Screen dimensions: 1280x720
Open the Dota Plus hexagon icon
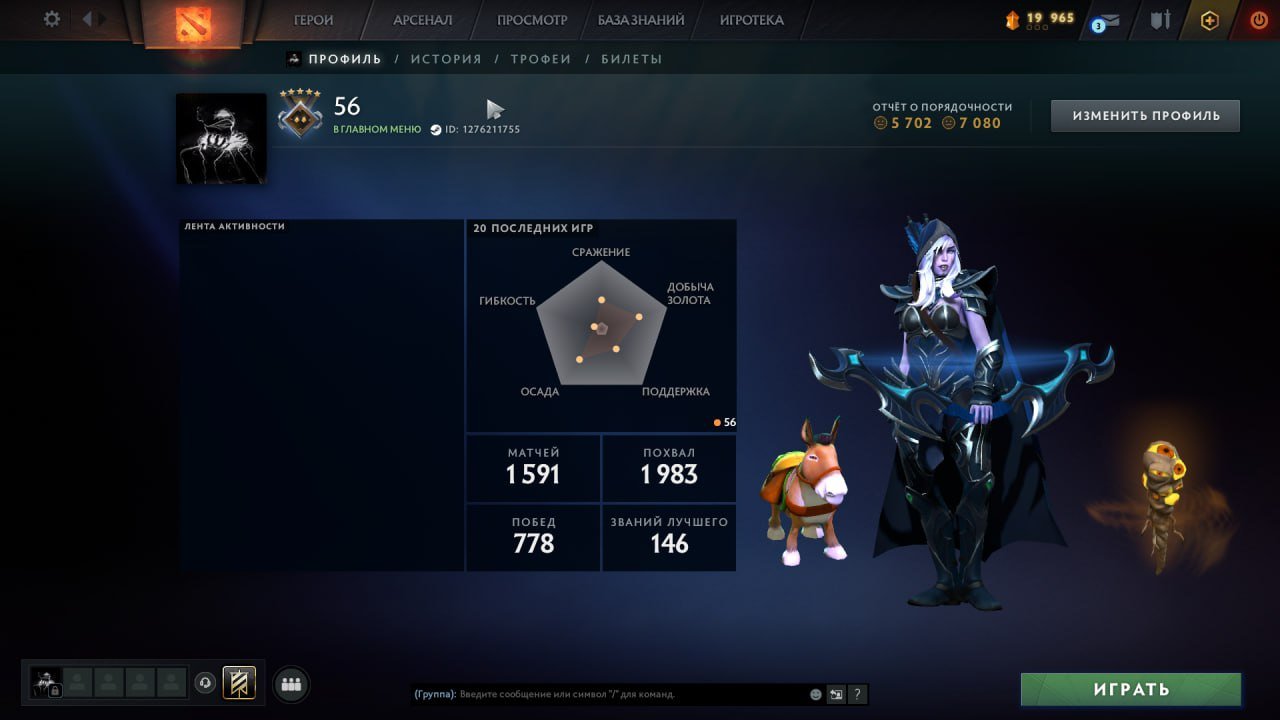(1211, 18)
